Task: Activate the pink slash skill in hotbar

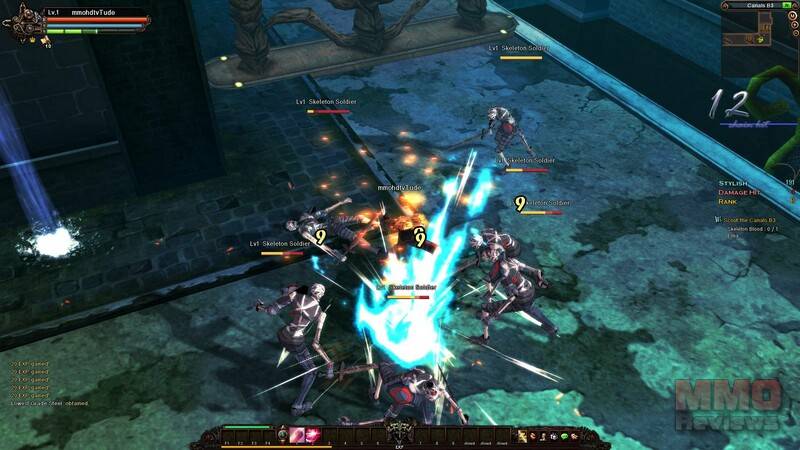Action: [x=297, y=435]
